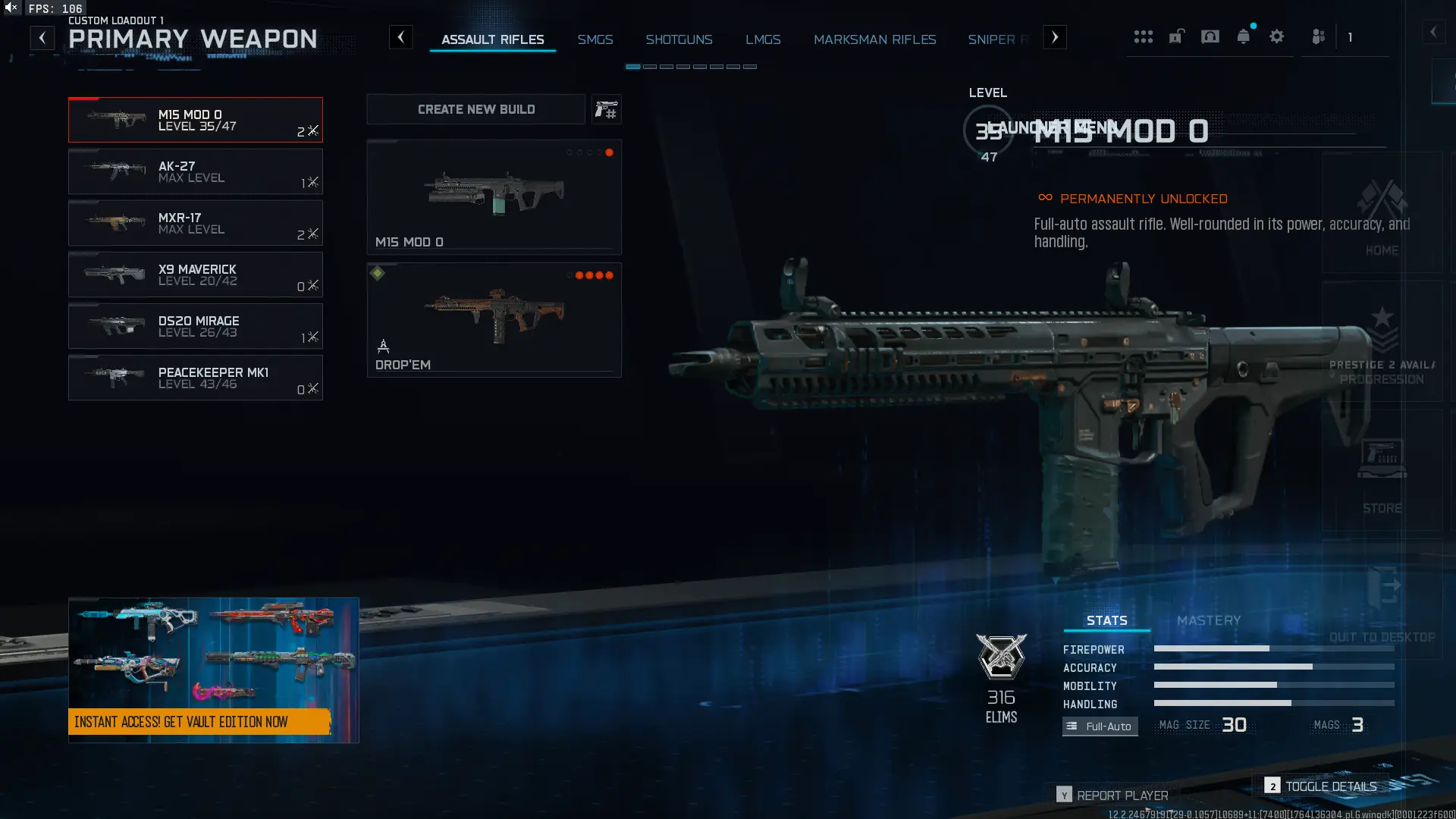This screenshot has height=819, width=1456.
Task: Open the support chat headset icon
Action: coord(1210,36)
